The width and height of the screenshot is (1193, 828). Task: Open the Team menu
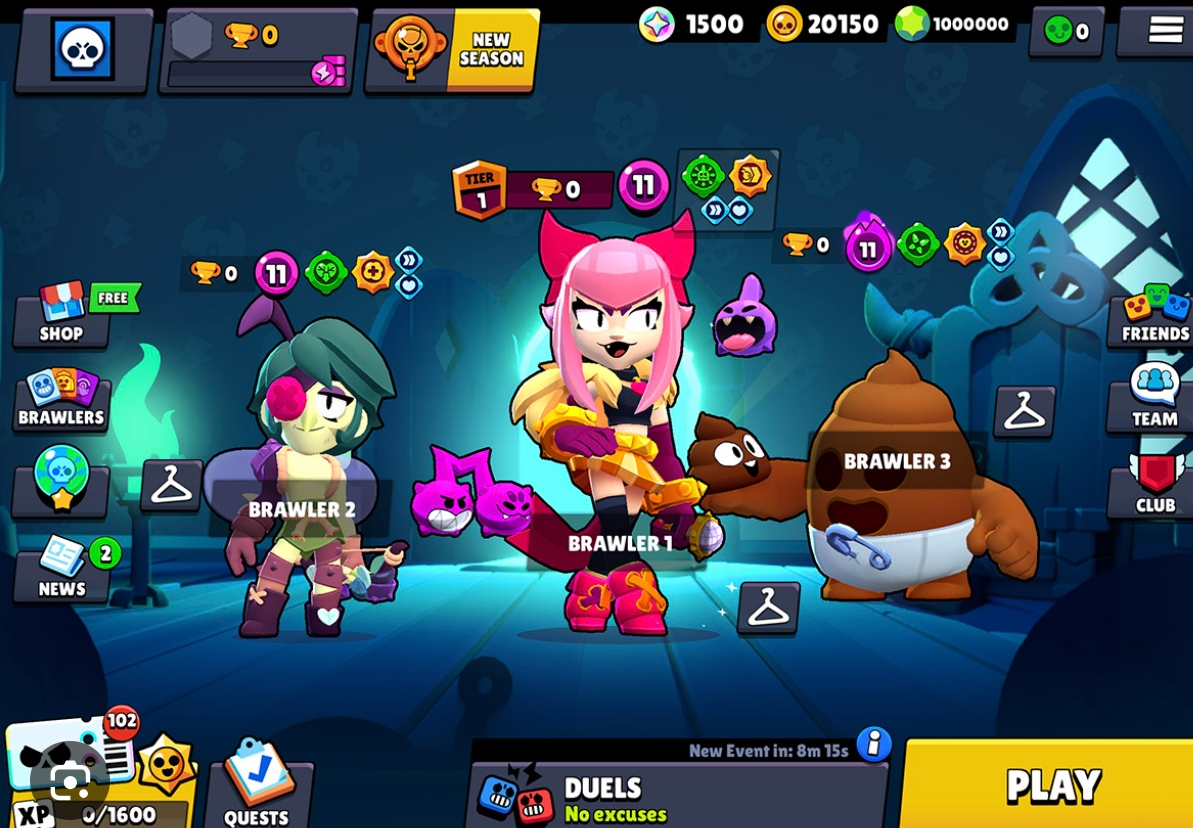coord(1154,397)
